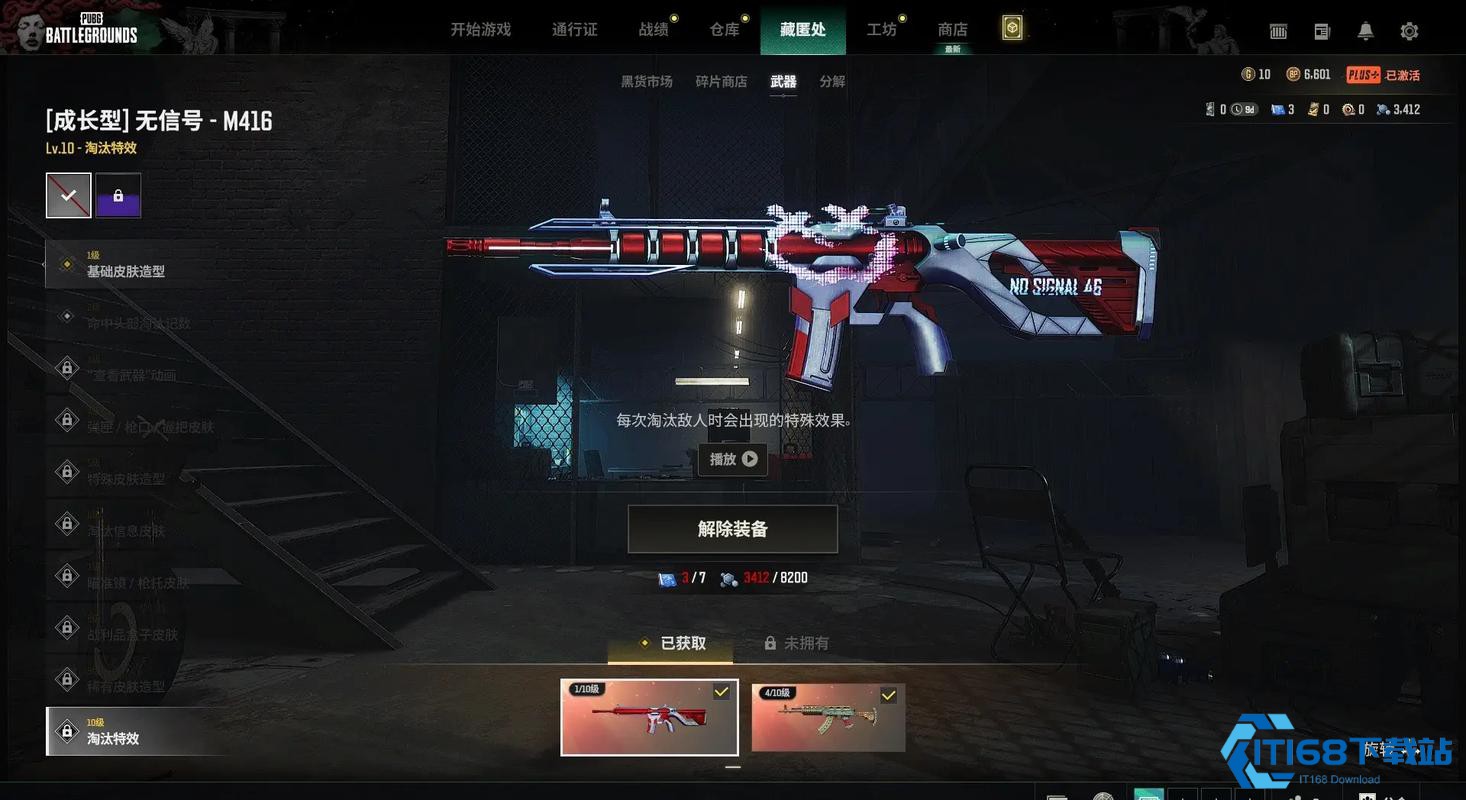
Task: Open the notification bell
Action: pyautogui.click(x=1364, y=31)
